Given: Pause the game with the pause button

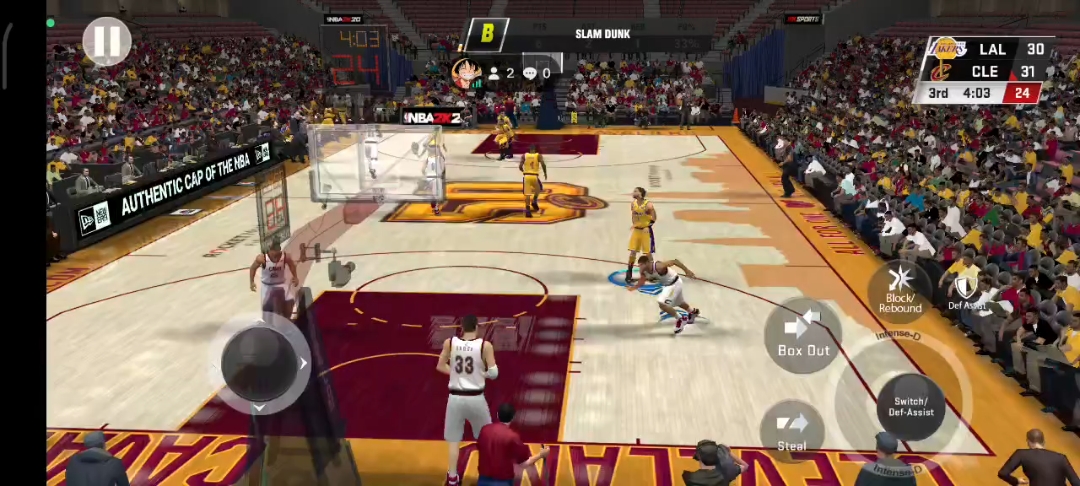Looking at the screenshot, I should (107, 41).
